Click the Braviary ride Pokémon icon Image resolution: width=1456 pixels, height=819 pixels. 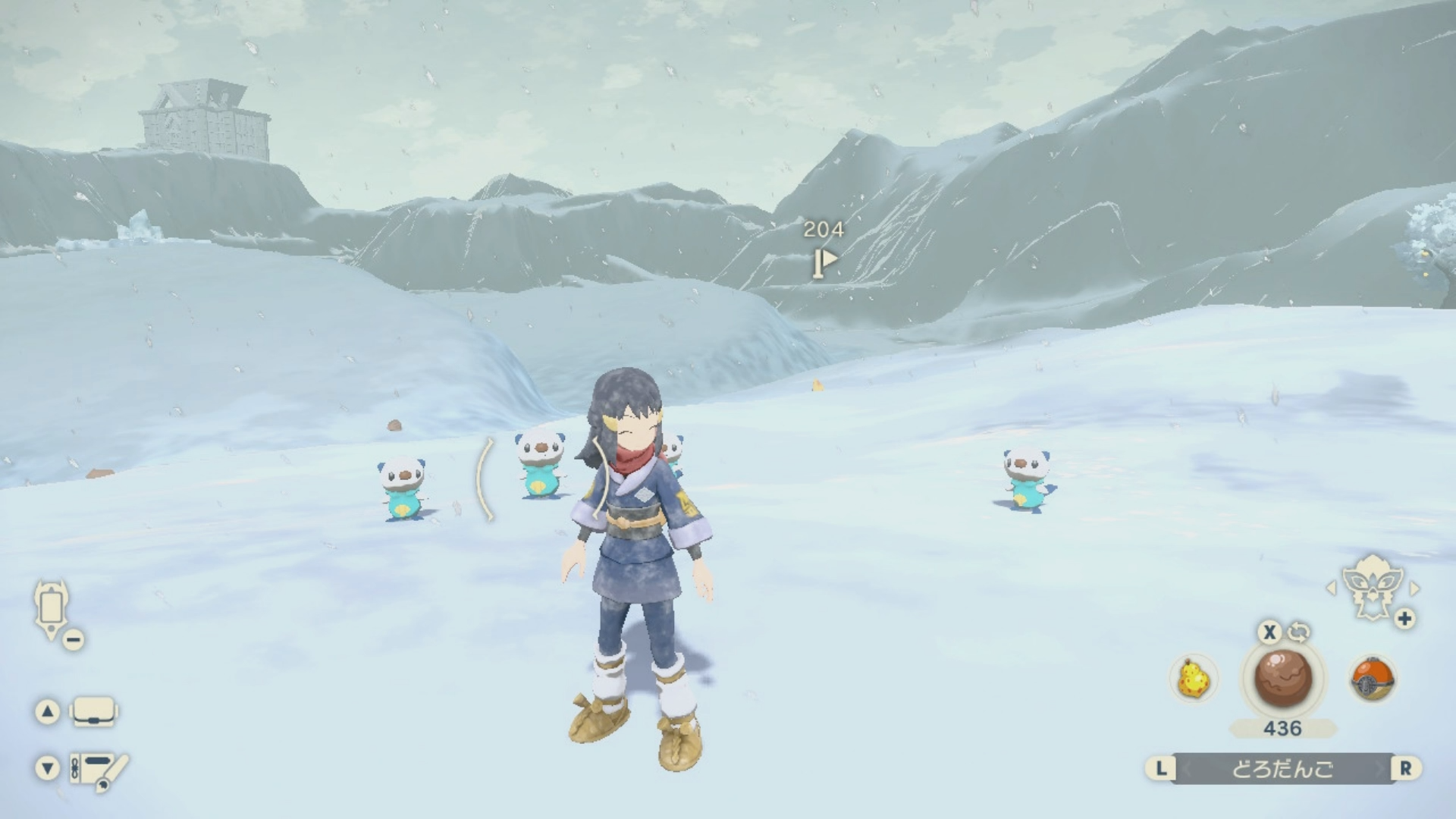pos(1372,587)
